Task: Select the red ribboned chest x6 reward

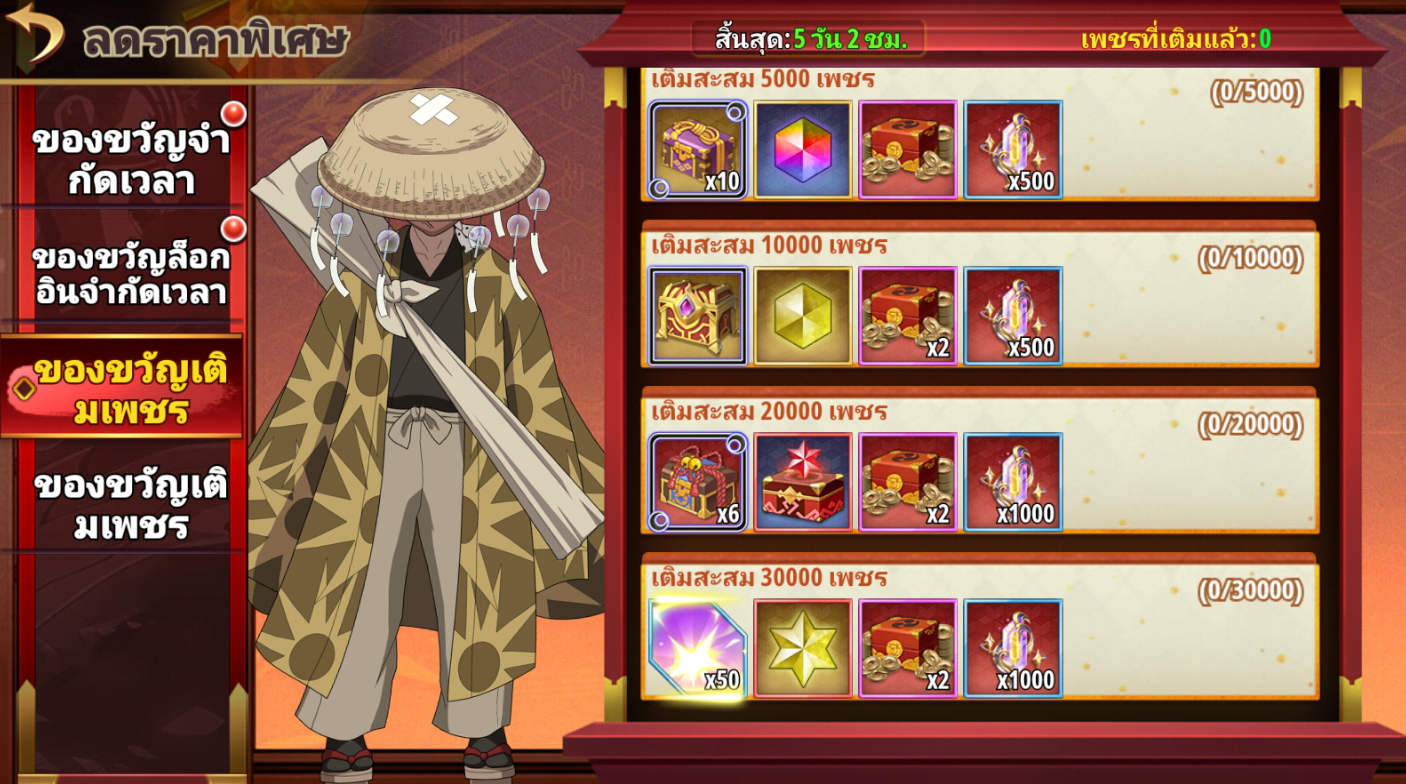Action: pos(698,482)
